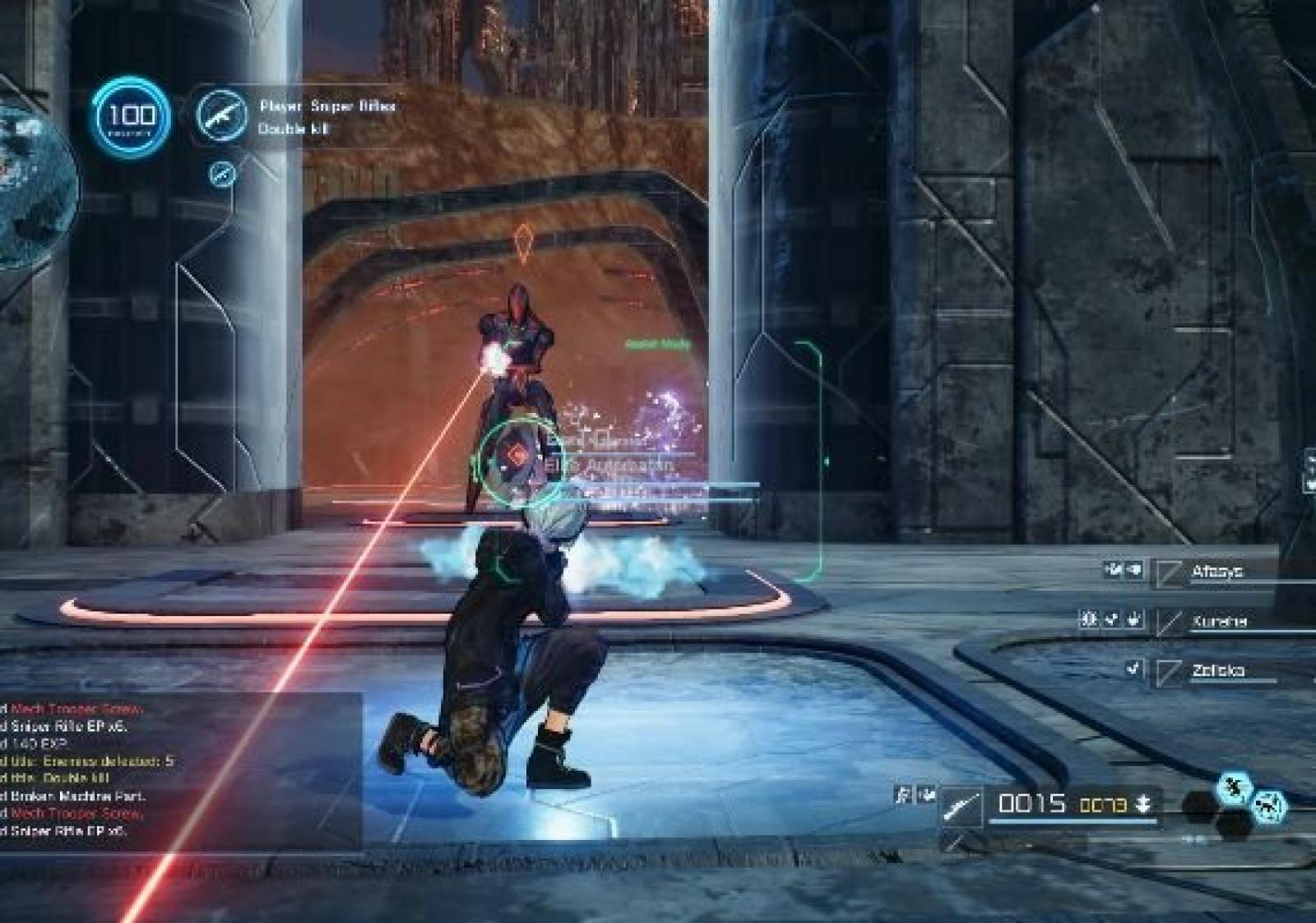Screen dimensions: 1316x923
Task: Activate the upper glowing hexagon skill
Action: (1234, 788)
